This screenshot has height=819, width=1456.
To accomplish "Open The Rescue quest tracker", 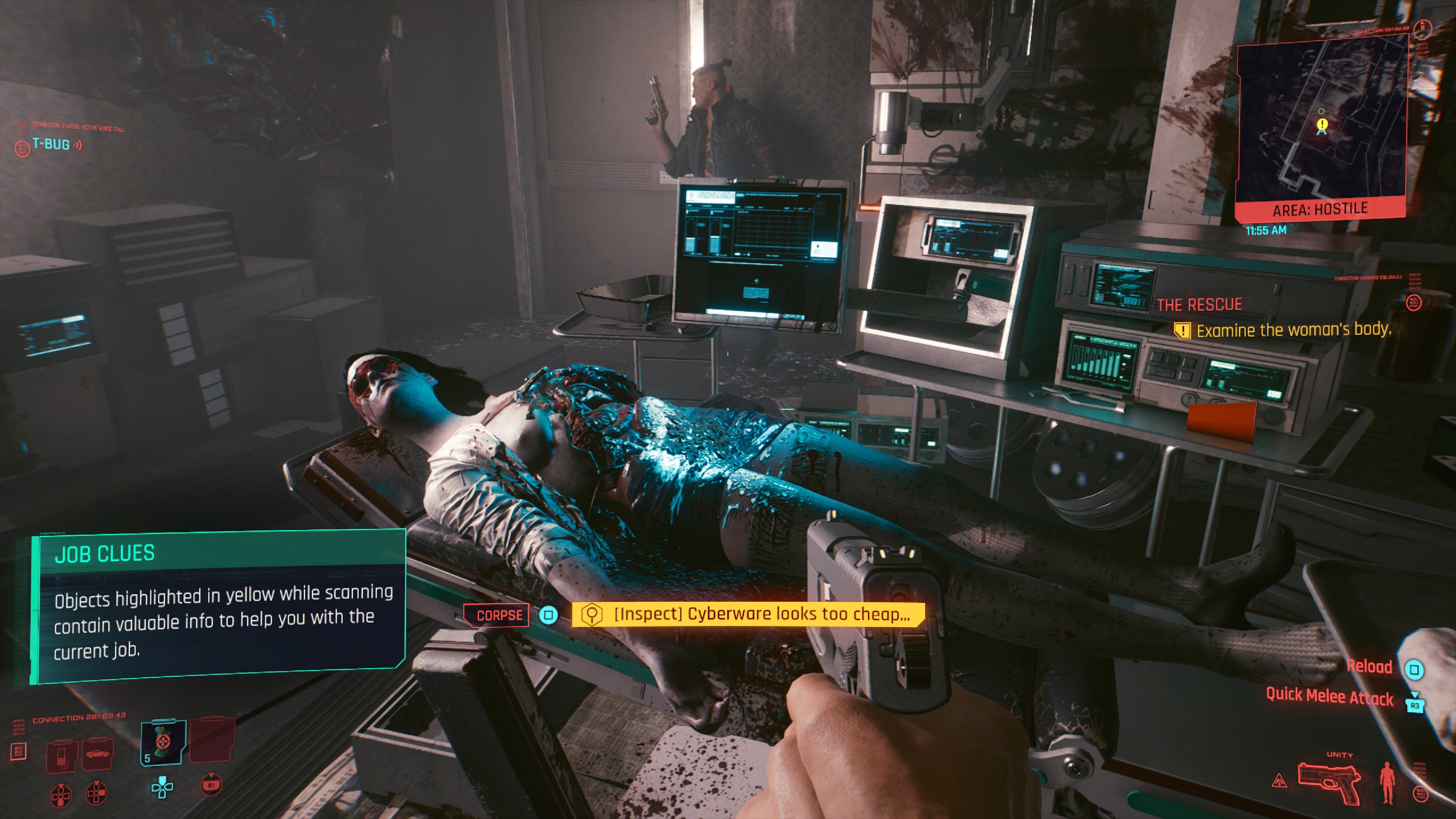I will coord(1199,305).
